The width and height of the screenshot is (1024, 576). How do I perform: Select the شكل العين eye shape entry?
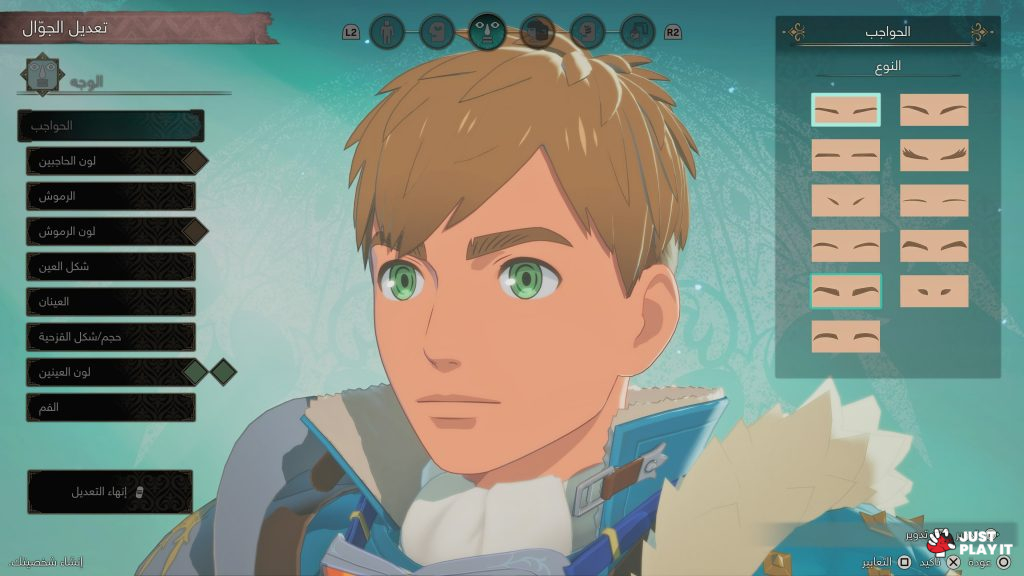[110, 266]
